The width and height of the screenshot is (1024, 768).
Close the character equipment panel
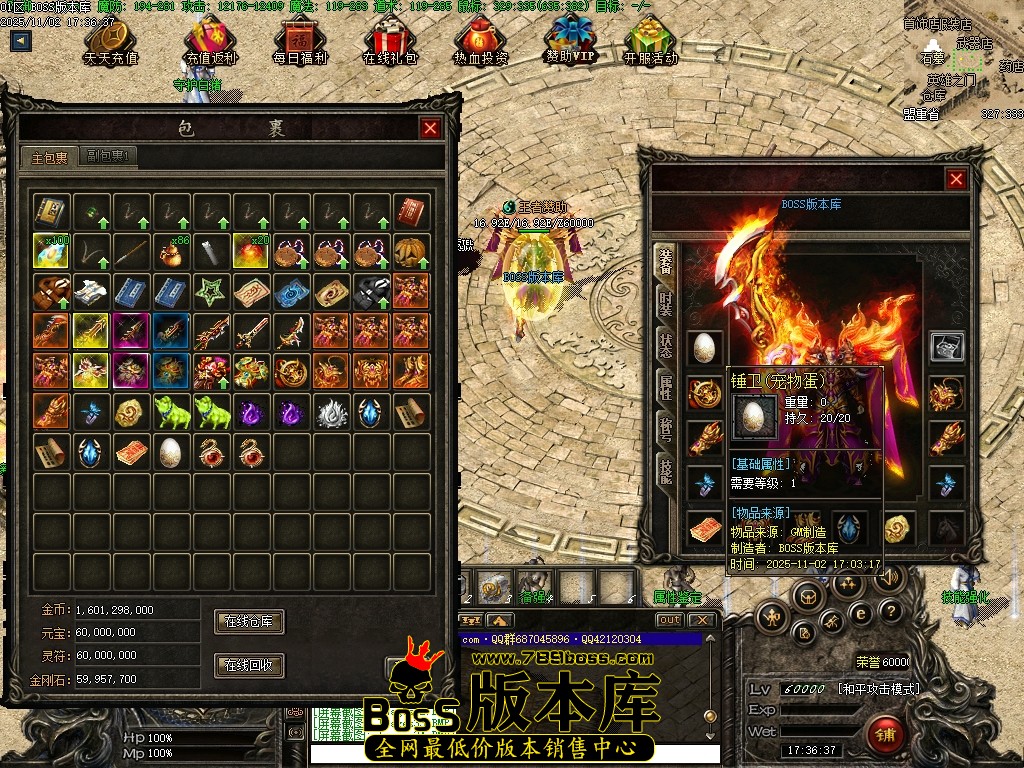pyautogui.click(x=956, y=179)
